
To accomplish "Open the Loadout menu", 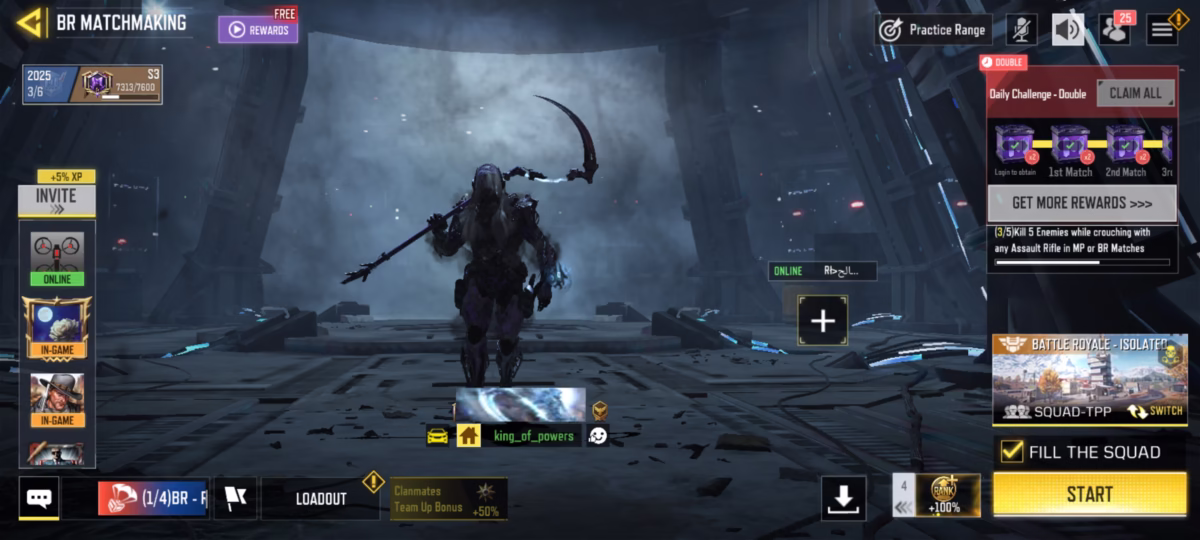I will point(321,498).
